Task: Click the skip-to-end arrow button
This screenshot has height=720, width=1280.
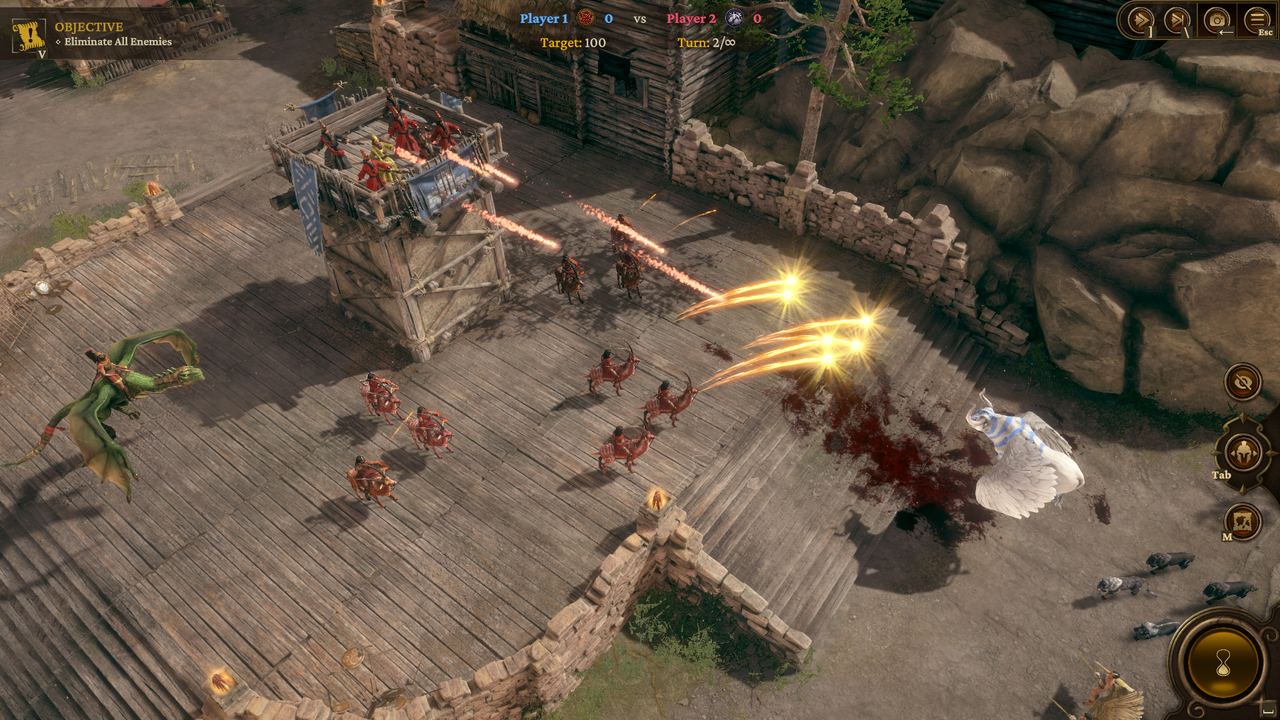Action: coord(1178,19)
